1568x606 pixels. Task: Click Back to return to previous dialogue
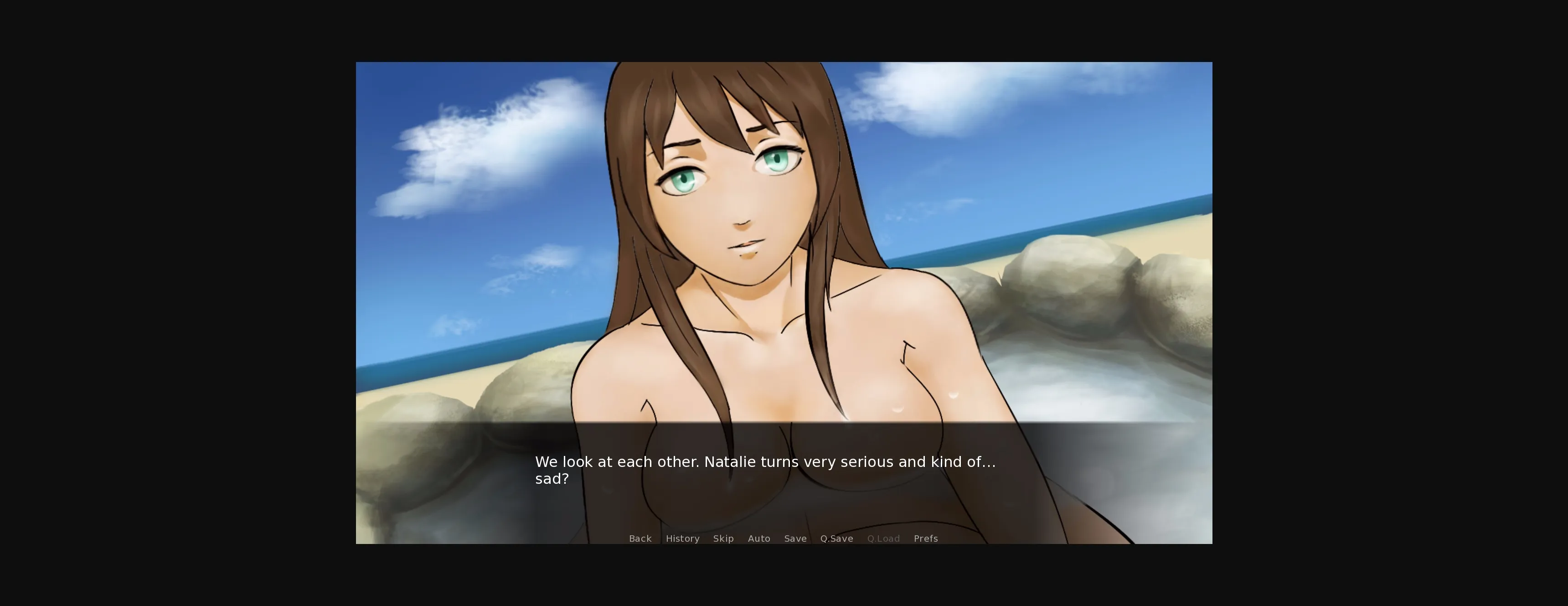pyautogui.click(x=640, y=539)
